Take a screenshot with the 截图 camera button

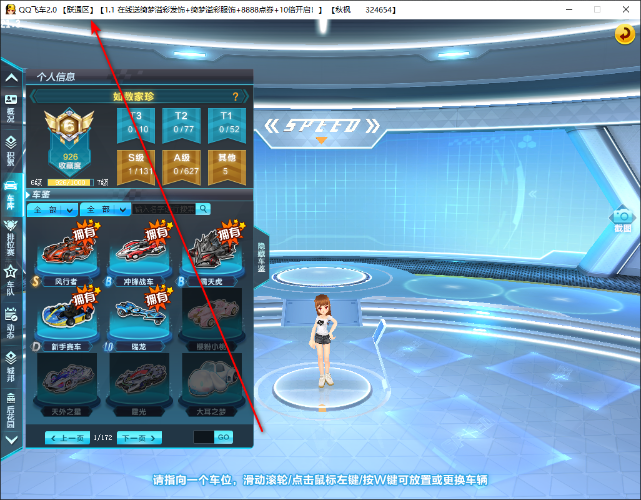pos(623,219)
